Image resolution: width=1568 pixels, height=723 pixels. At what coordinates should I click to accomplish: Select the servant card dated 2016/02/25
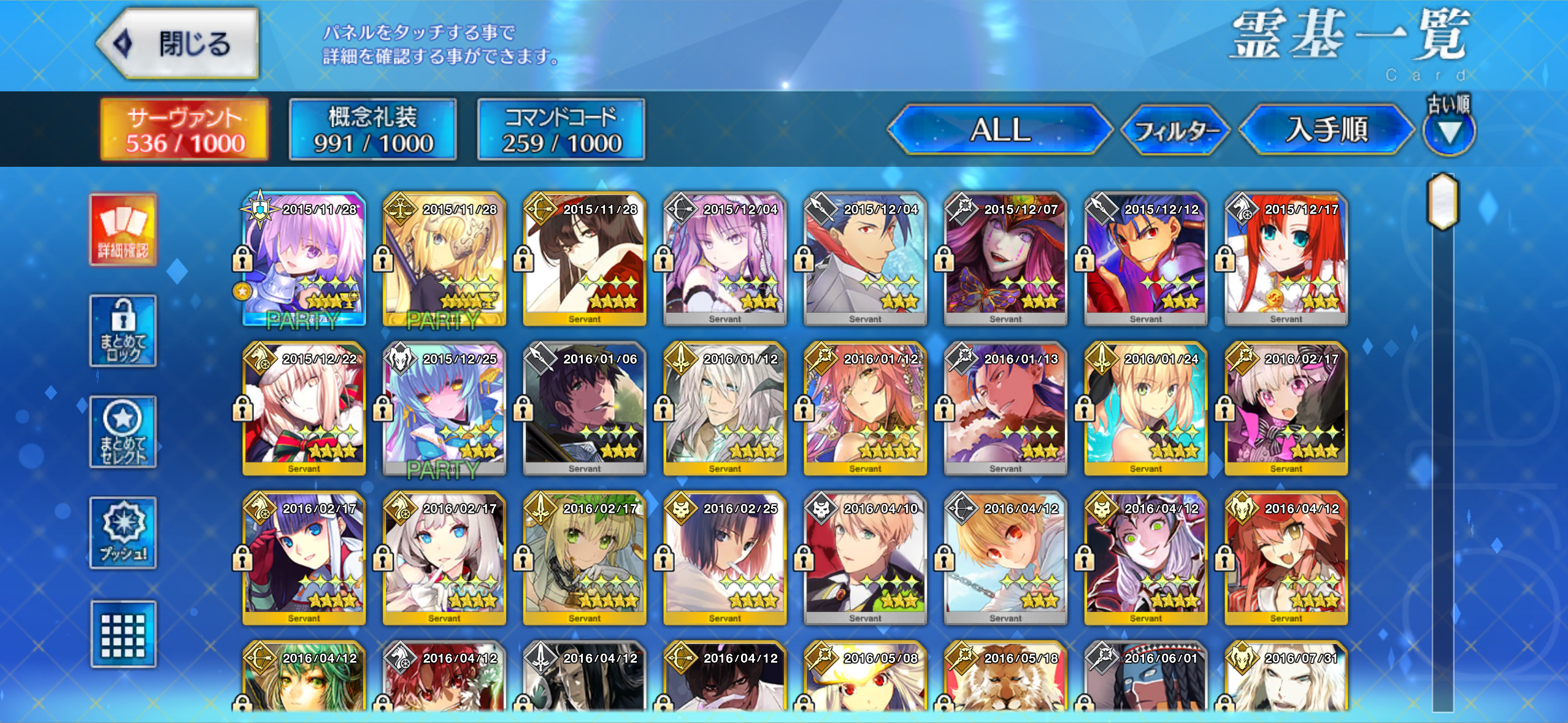(724, 558)
